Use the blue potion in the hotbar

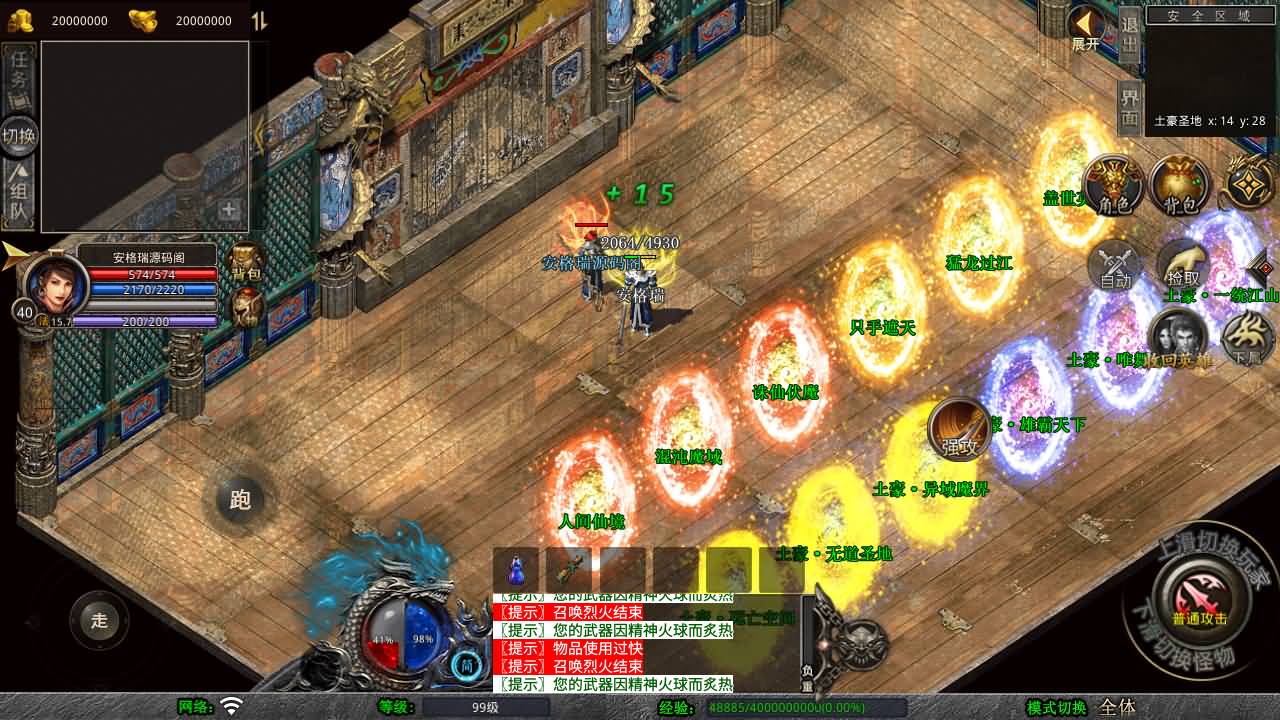516,570
